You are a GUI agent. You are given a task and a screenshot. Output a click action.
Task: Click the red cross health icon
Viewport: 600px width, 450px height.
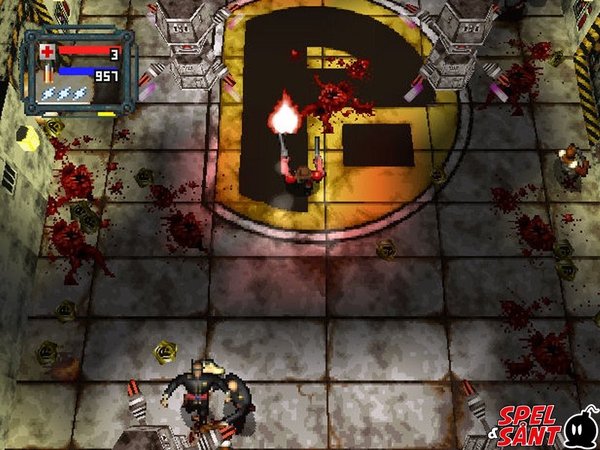pyautogui.click(x=47, y=52)
